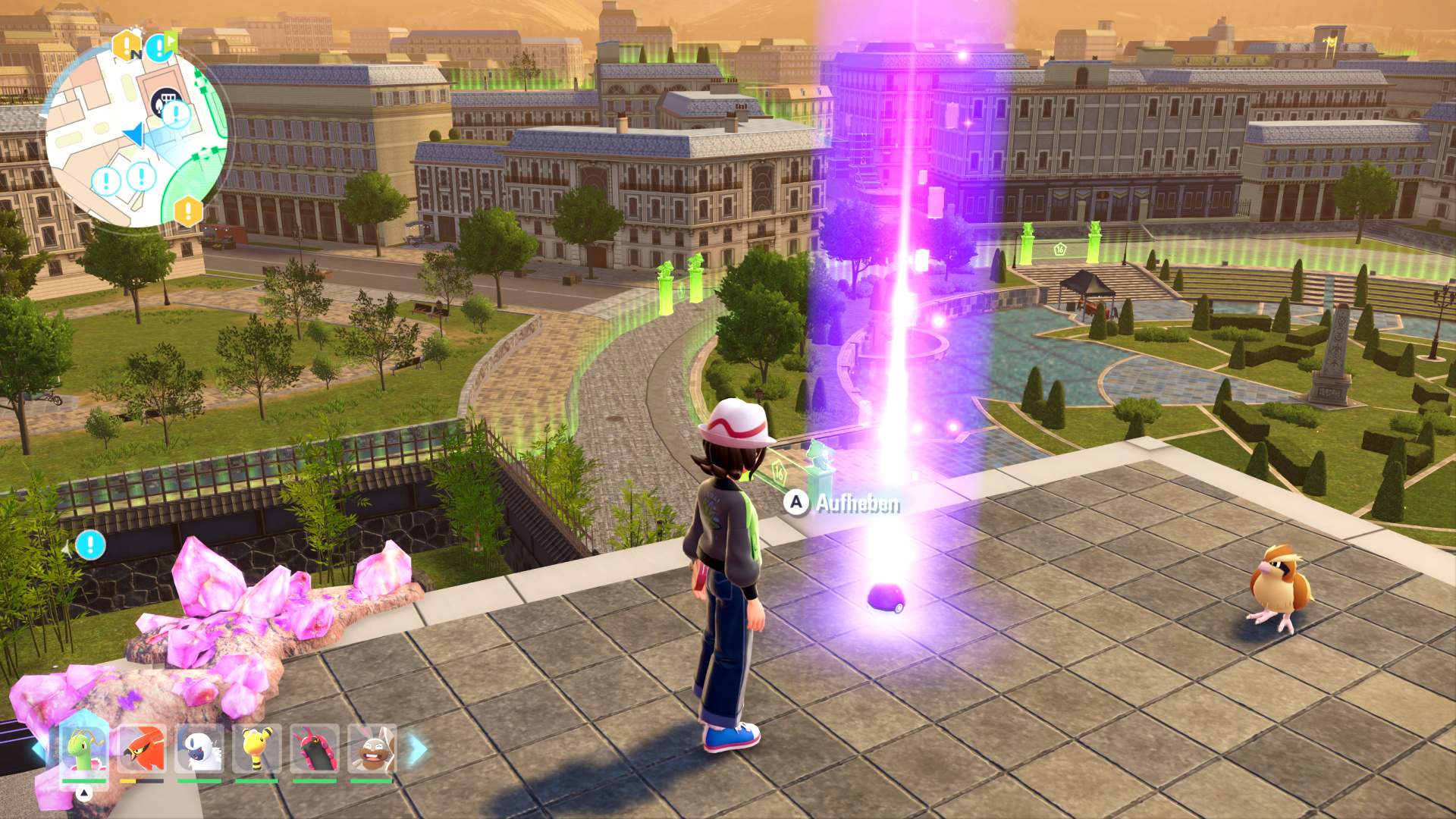Click the right arrow beside the party bar
This screenshot has height=819, width=1456.
point(419,749)
